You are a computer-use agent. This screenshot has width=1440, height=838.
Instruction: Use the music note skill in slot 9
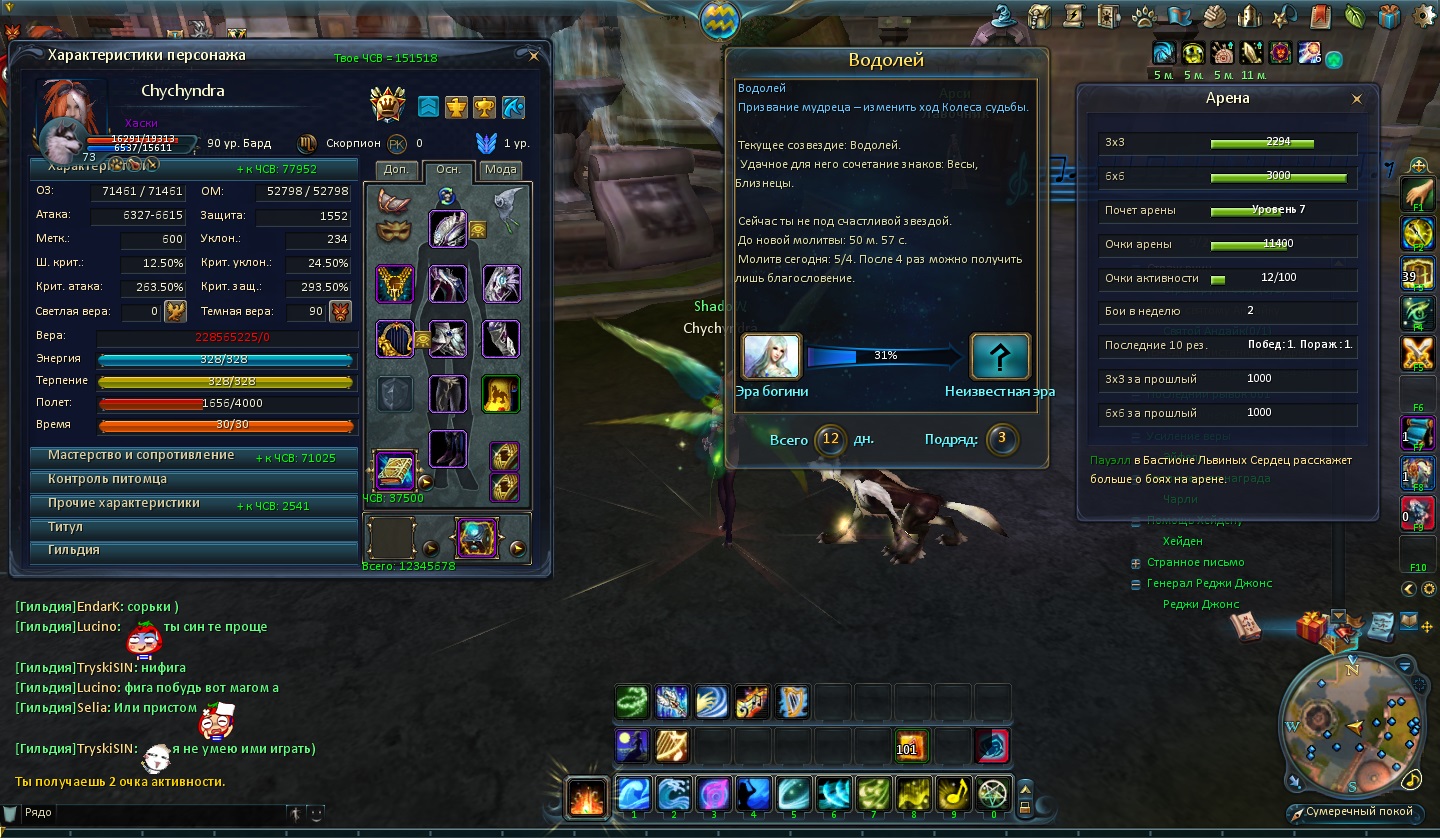tap(952, 794)
